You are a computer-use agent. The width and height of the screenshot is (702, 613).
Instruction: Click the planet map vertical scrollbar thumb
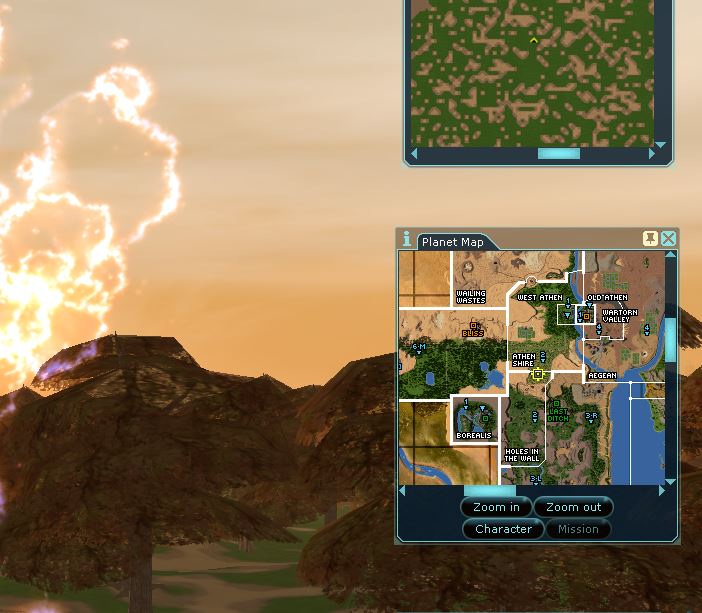(x=670, y=340)
